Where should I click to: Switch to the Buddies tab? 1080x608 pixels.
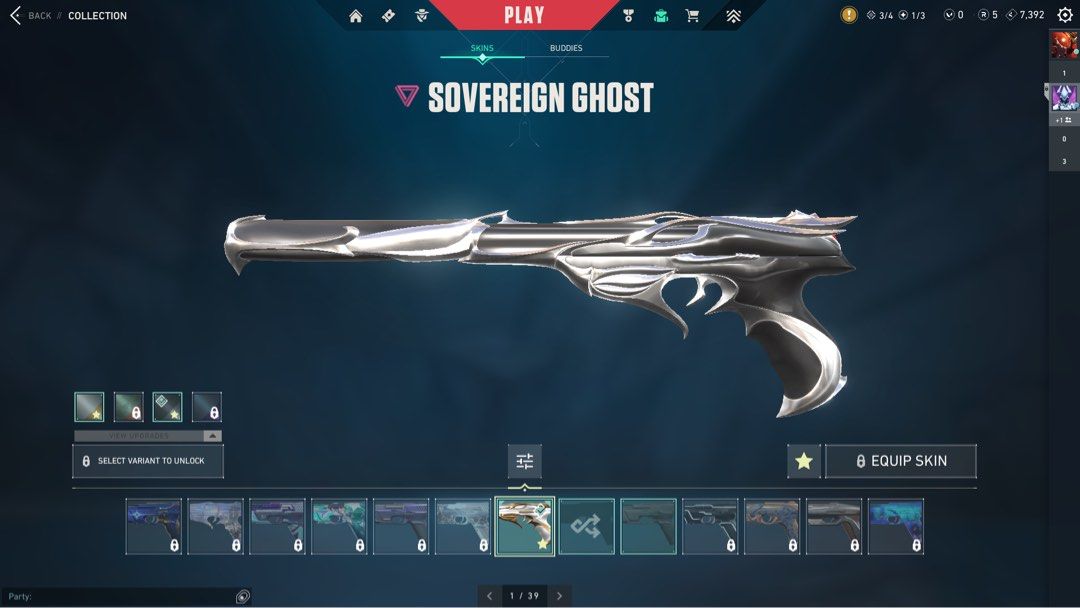coord(566,48)
